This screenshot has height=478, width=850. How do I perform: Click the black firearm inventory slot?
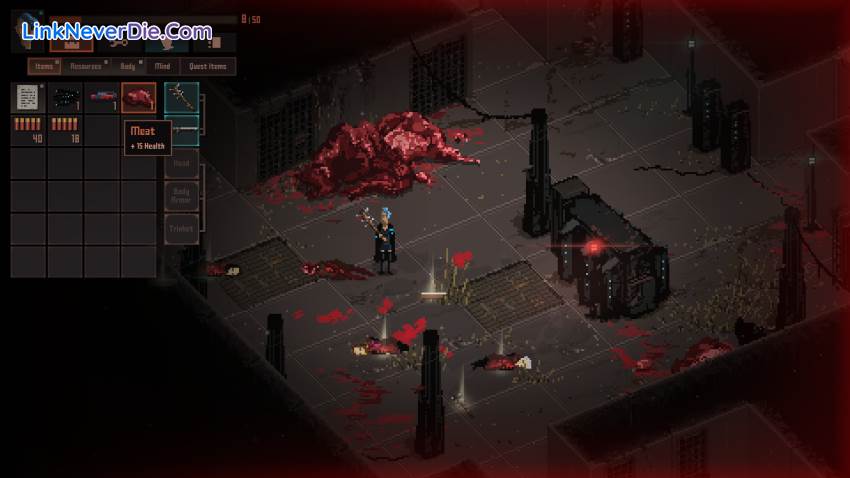pos(65,98)
